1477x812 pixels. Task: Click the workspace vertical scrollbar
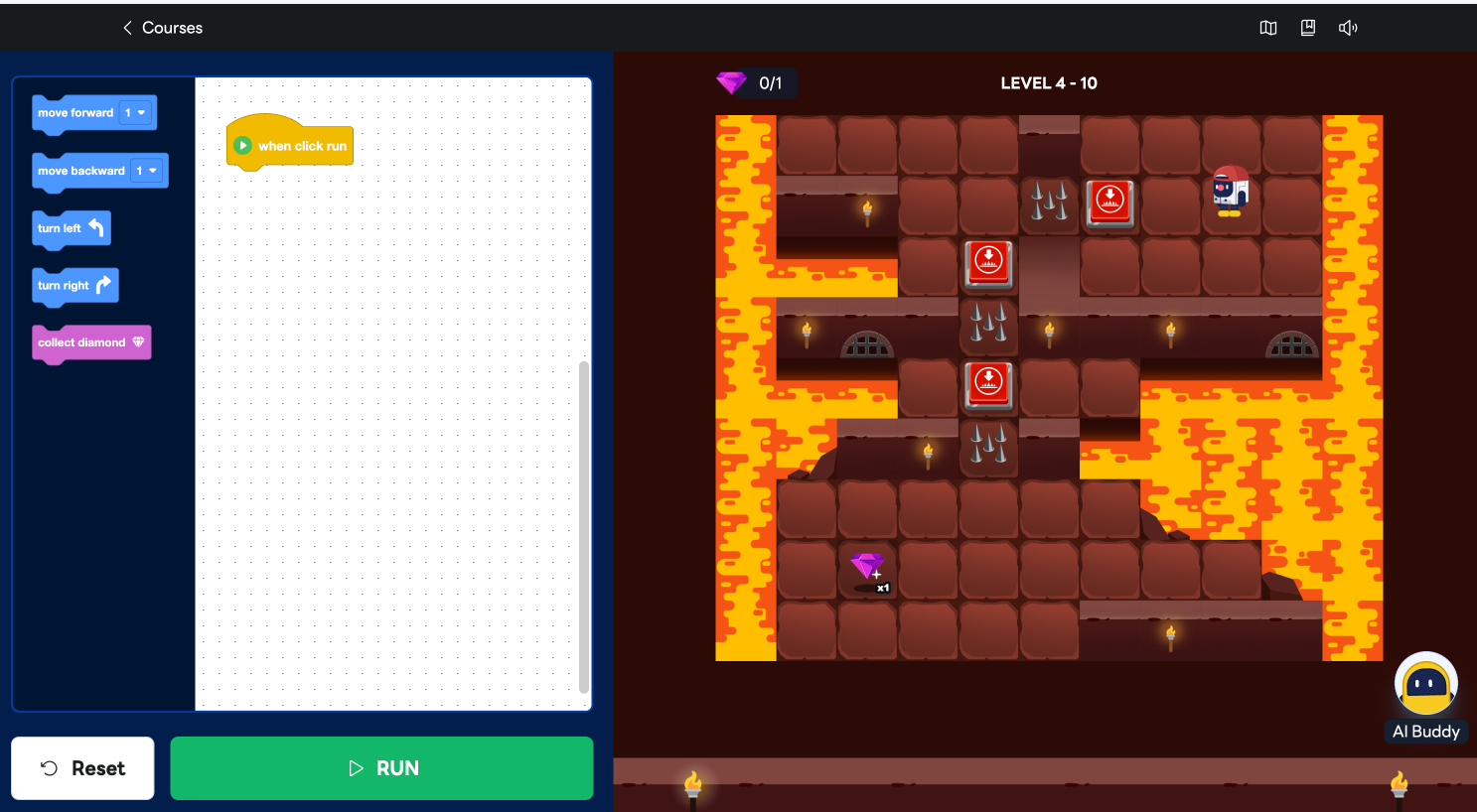[584, 526]
